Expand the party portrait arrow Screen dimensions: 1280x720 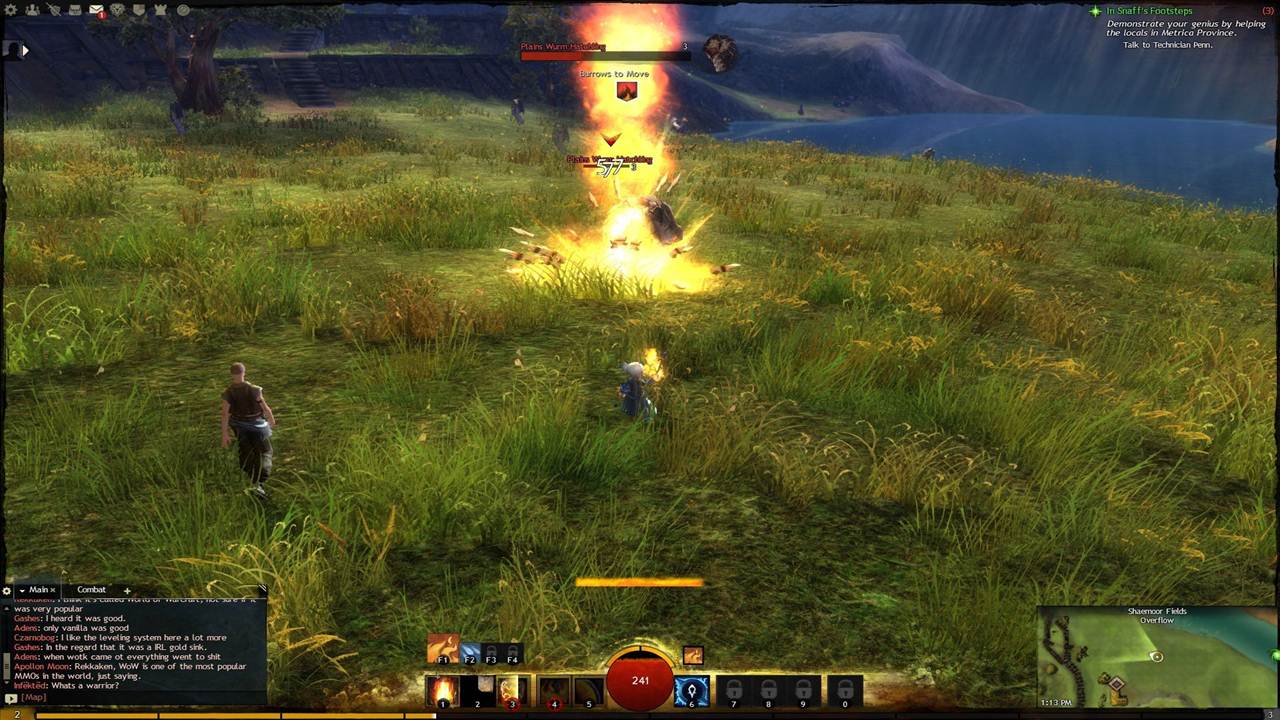pos(24,49)
